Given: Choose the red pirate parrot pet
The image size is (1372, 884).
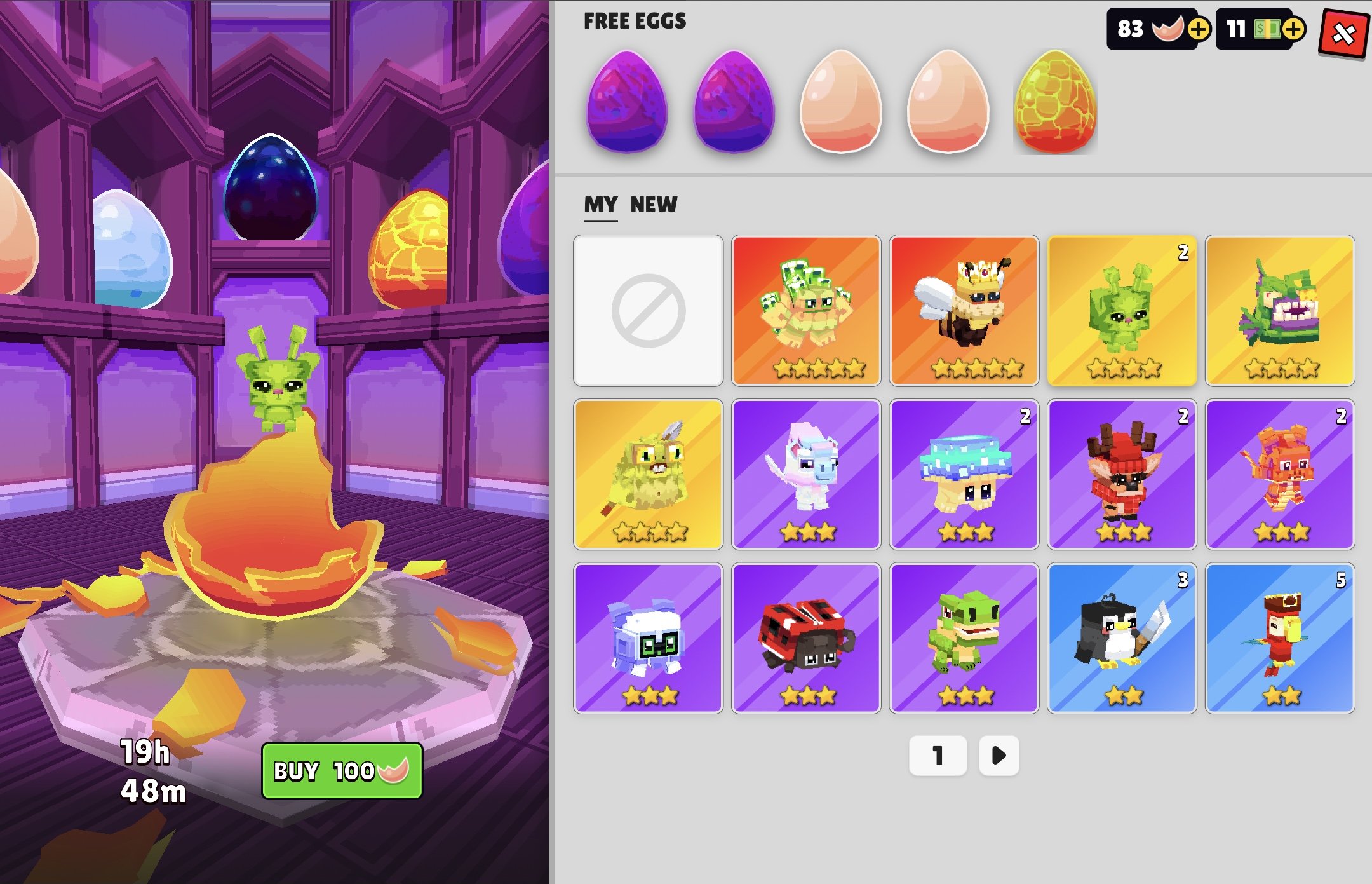Looking at the screenshot, I should pos(1279,637).
